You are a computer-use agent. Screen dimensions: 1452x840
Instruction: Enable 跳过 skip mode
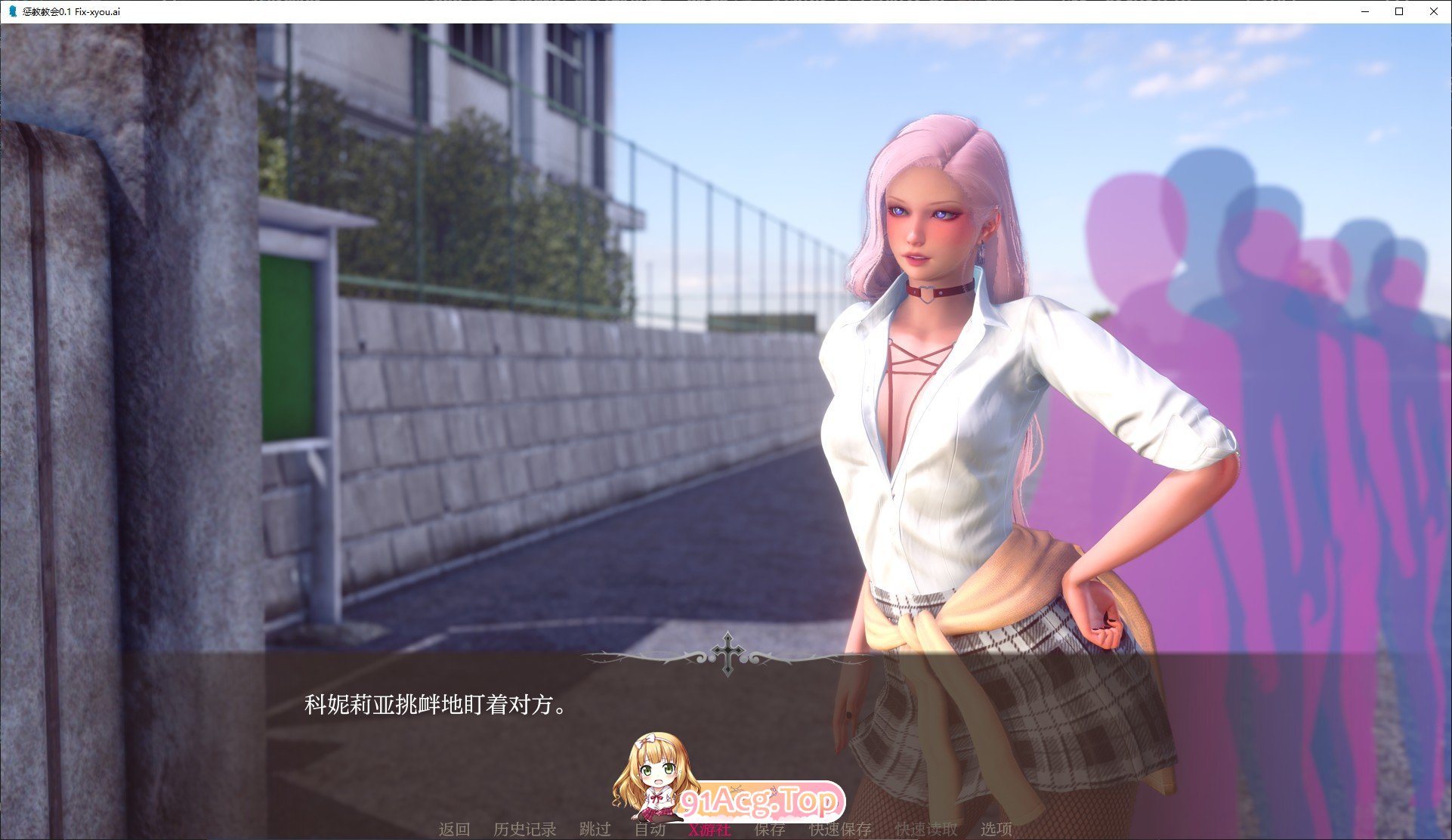(596, 829)
